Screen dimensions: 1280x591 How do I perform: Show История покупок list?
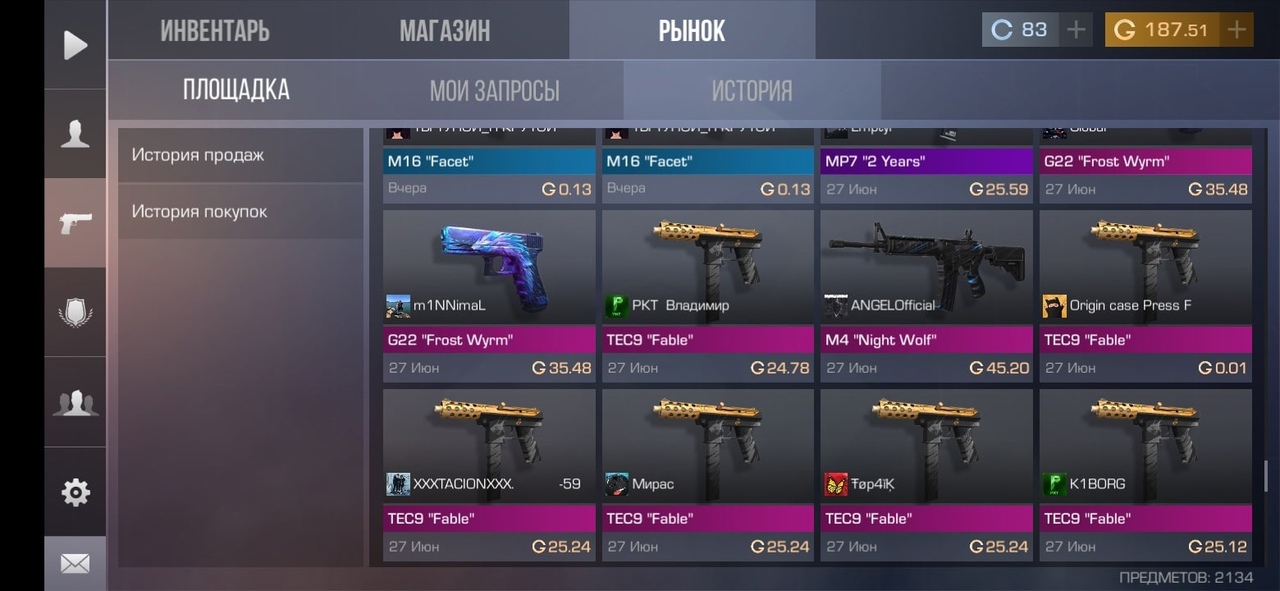click(240, 212)
